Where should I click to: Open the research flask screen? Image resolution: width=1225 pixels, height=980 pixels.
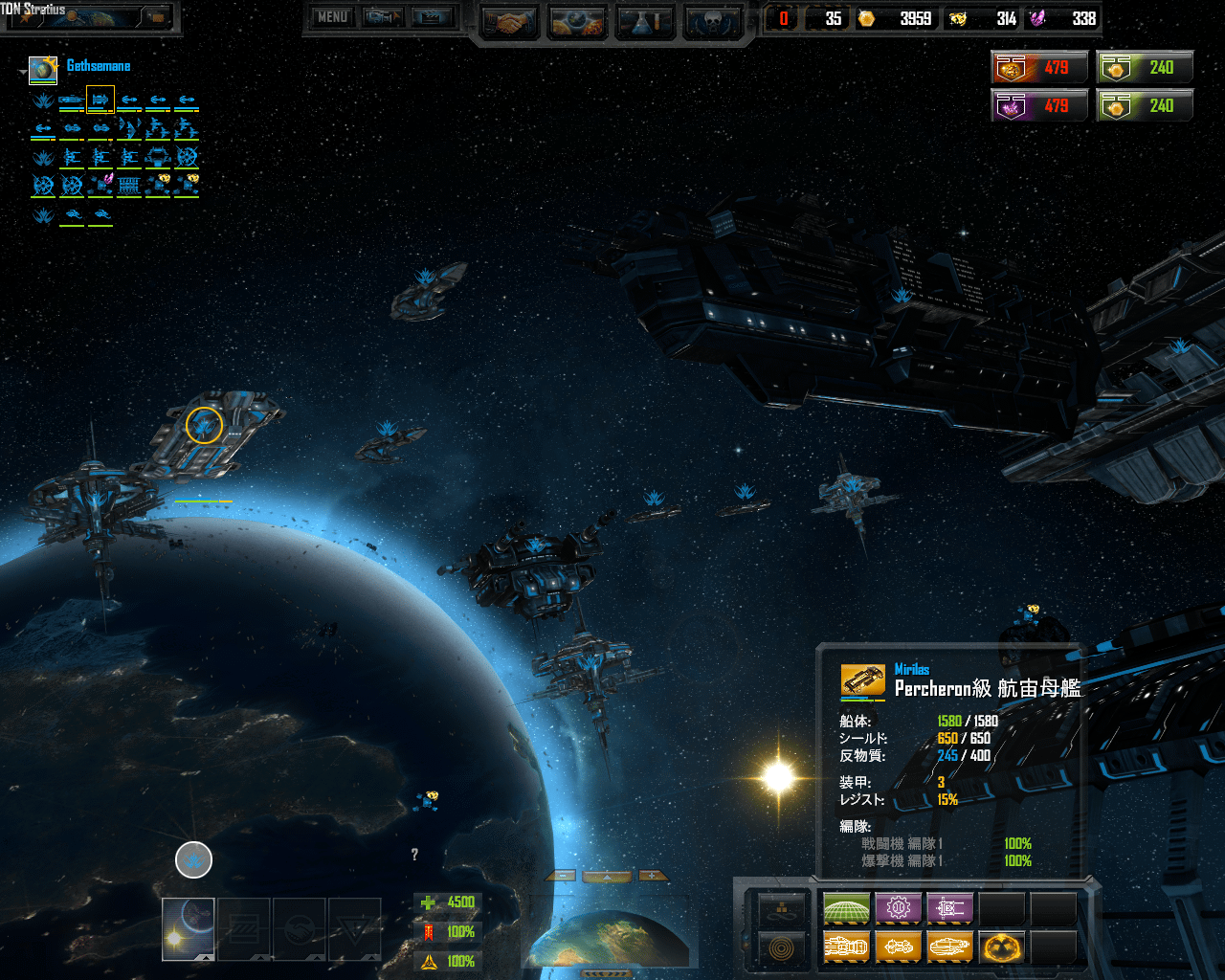tap(645, 23)
